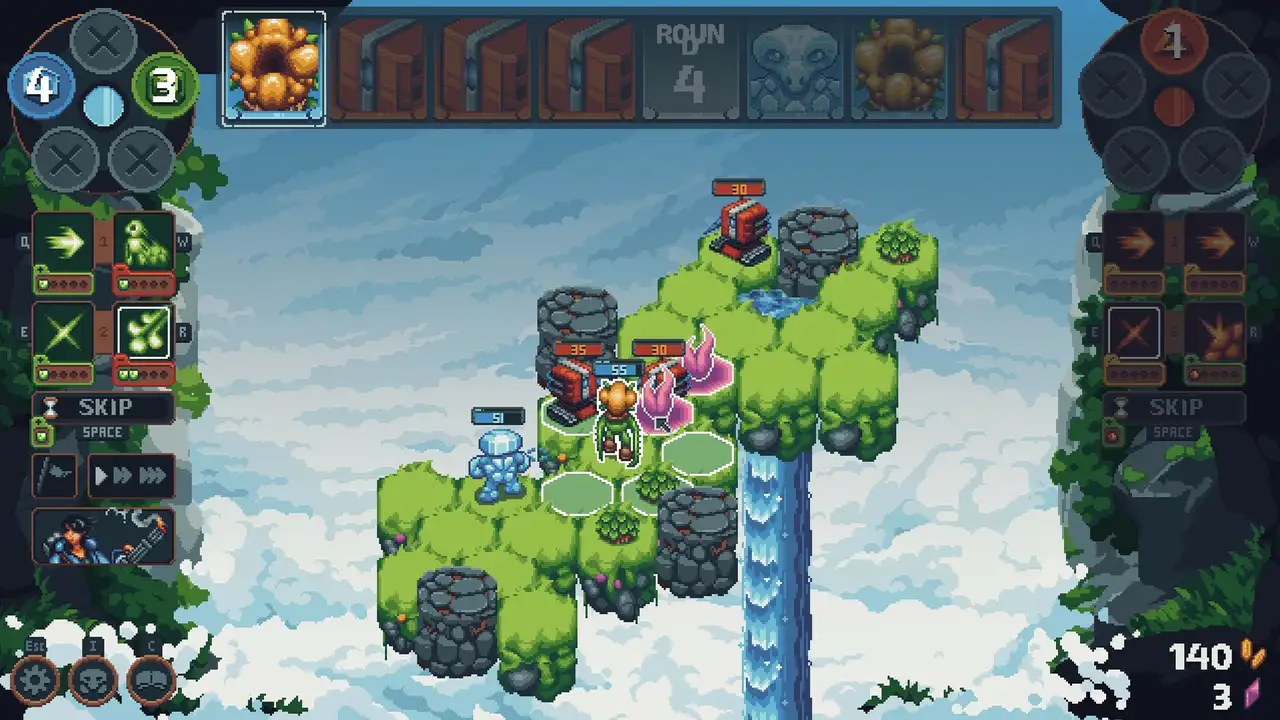
Task: Click the pale alien face portrait in the queue
Action: [793, 67]
